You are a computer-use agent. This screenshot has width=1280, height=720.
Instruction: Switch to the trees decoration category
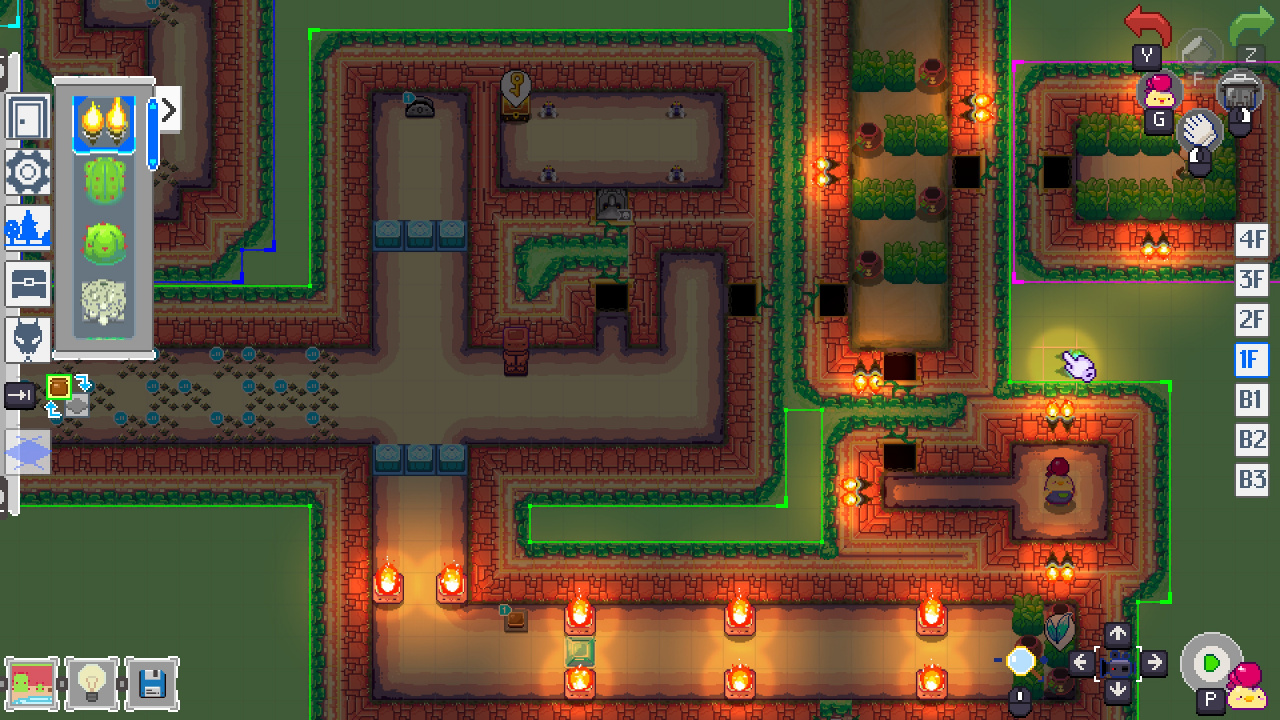point(28,229)
